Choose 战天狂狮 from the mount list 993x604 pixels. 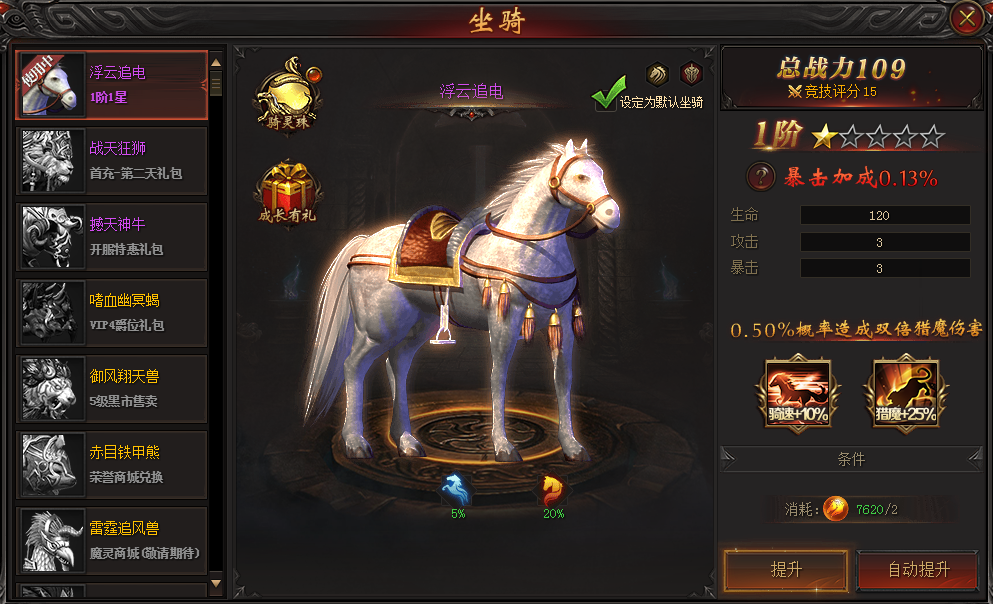(112, 161)
